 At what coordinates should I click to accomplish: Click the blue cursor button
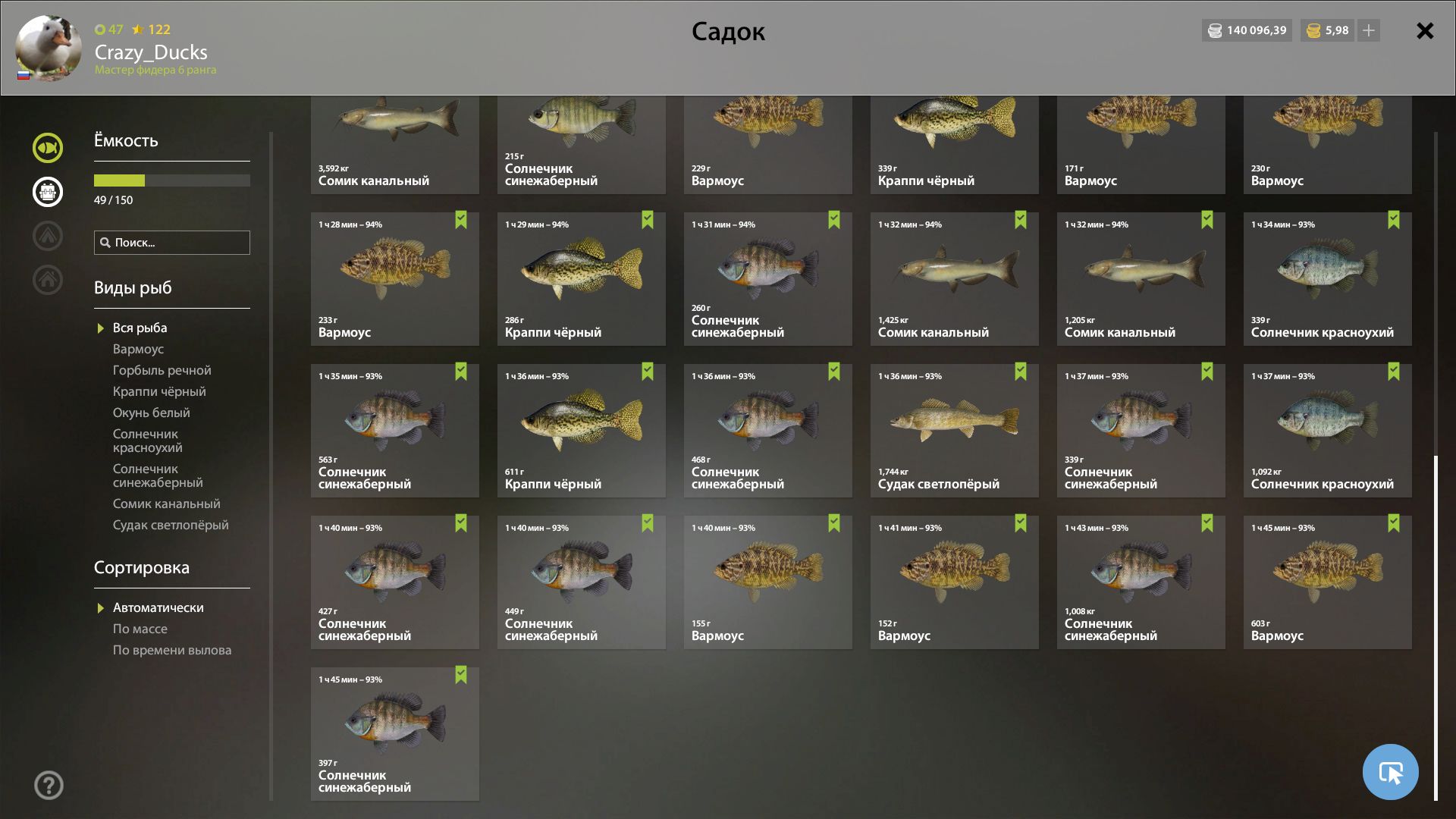[x=1390, y=772]
